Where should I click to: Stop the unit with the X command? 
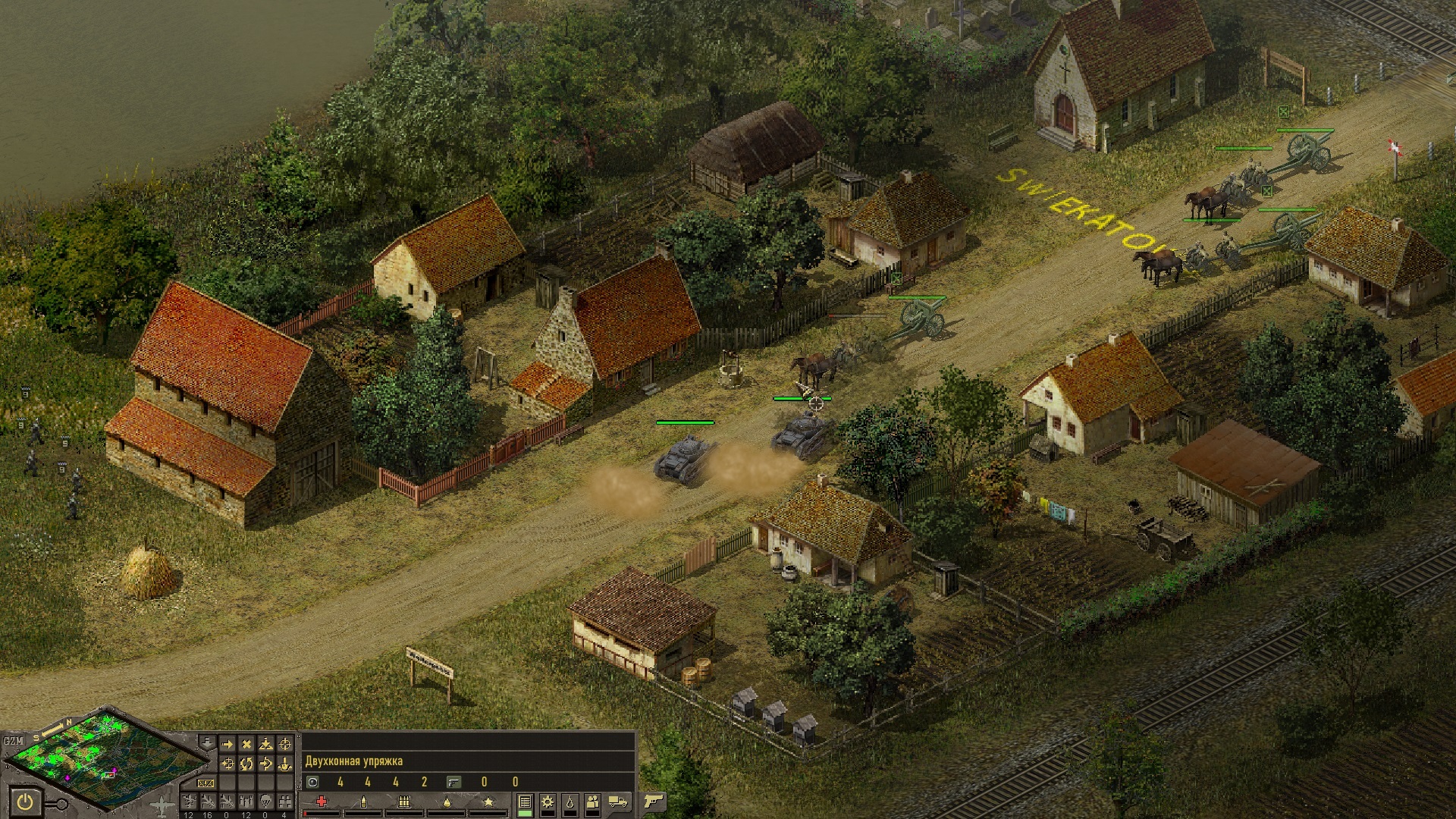(246, 745)
